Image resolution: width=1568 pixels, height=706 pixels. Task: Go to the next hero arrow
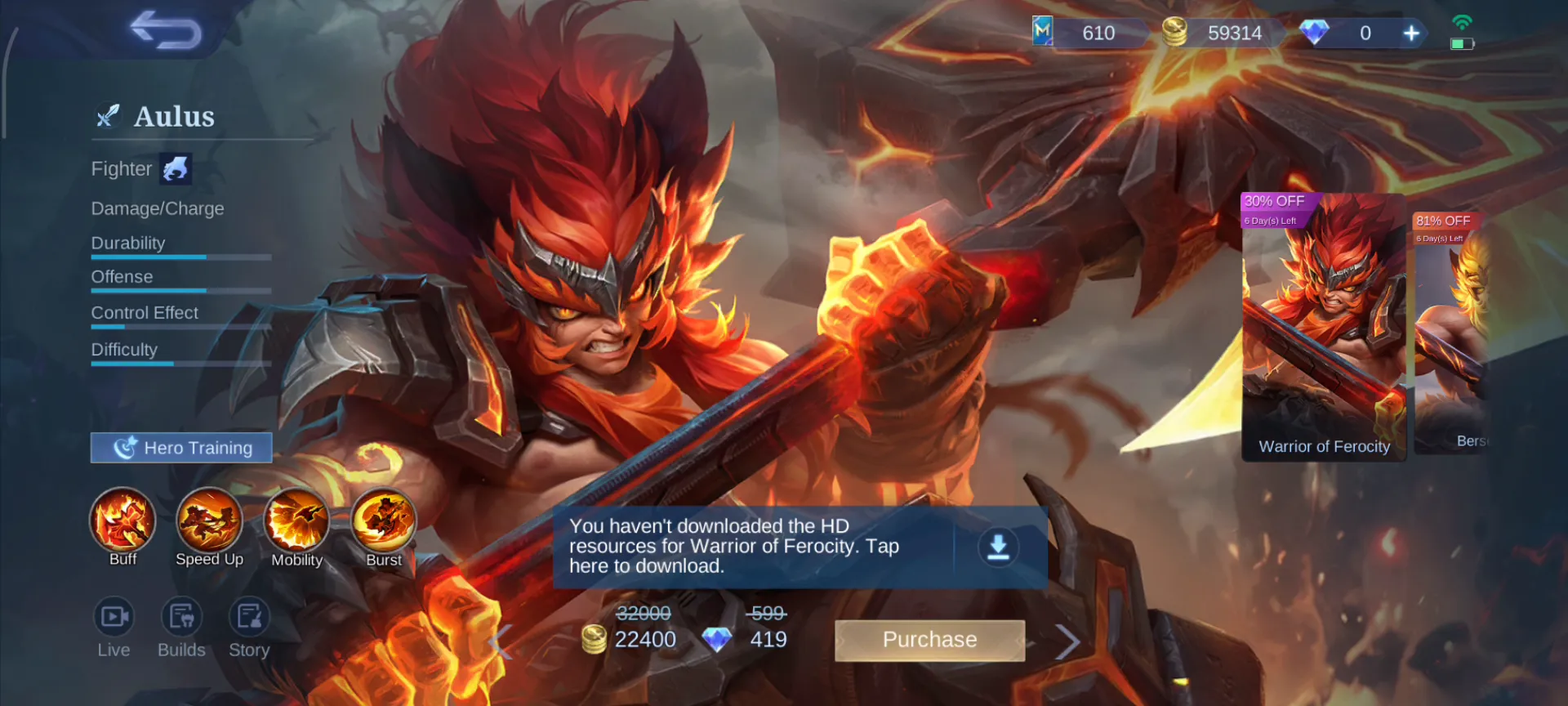pyautogui.click(x=1067, y=641)
